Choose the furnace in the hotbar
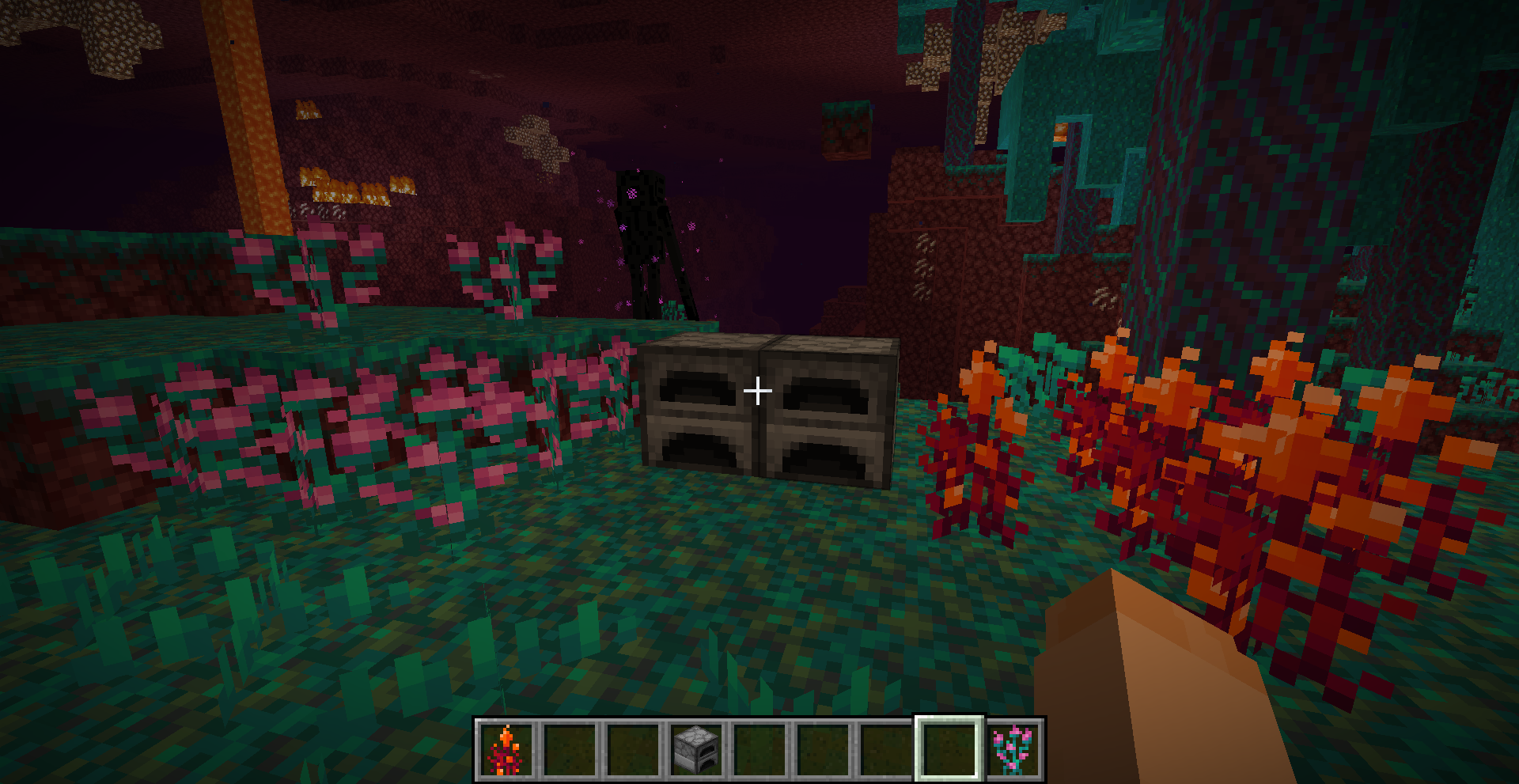The height and width of the screenshot is (784, 1519). [696, 748]
